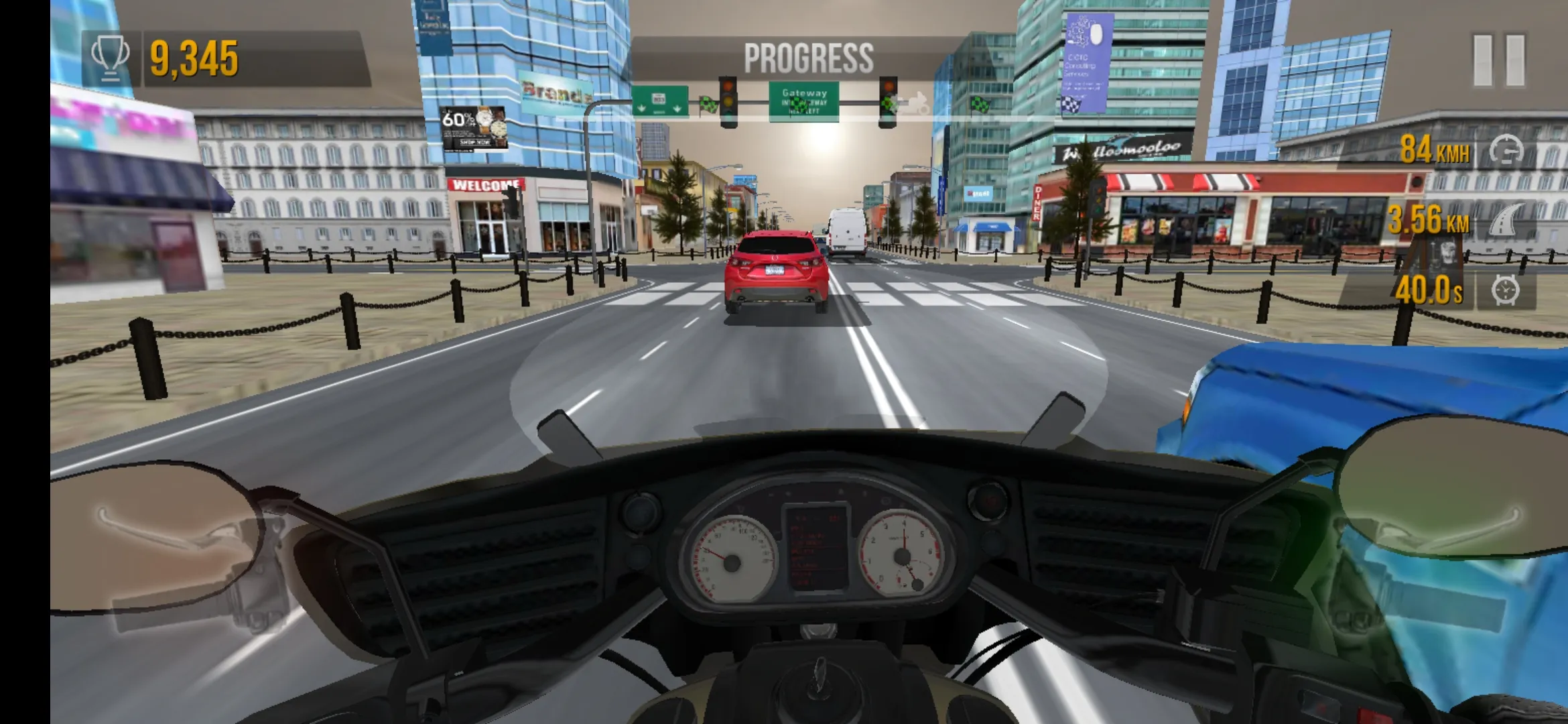Select the left traffic light on the progress bar
Viewport: 1568px width, 724px height.
pyautogui.click(x=727, y=101)
